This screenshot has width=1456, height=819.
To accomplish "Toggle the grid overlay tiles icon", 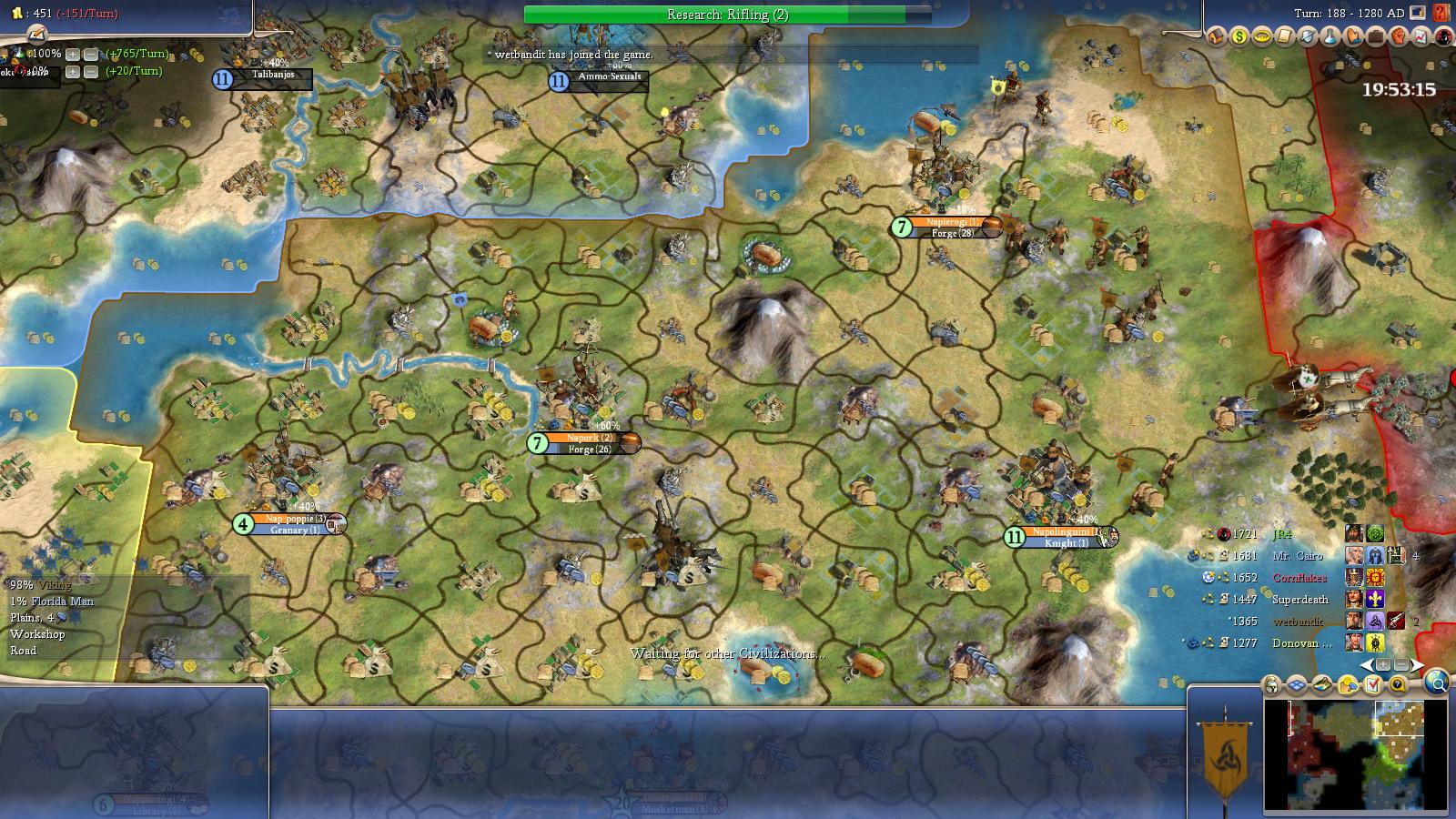I will click(1297, 685).
